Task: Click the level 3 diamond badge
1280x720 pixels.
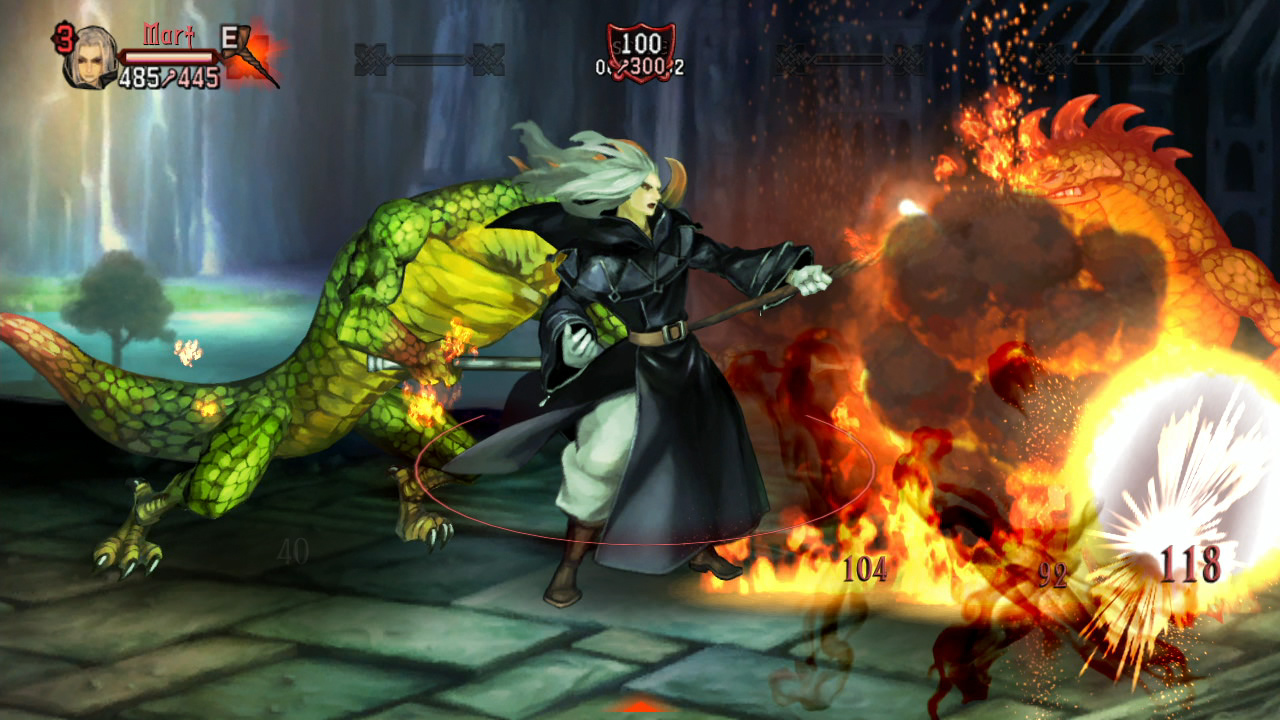Action: pyautogui.click(x=66, y=38)
